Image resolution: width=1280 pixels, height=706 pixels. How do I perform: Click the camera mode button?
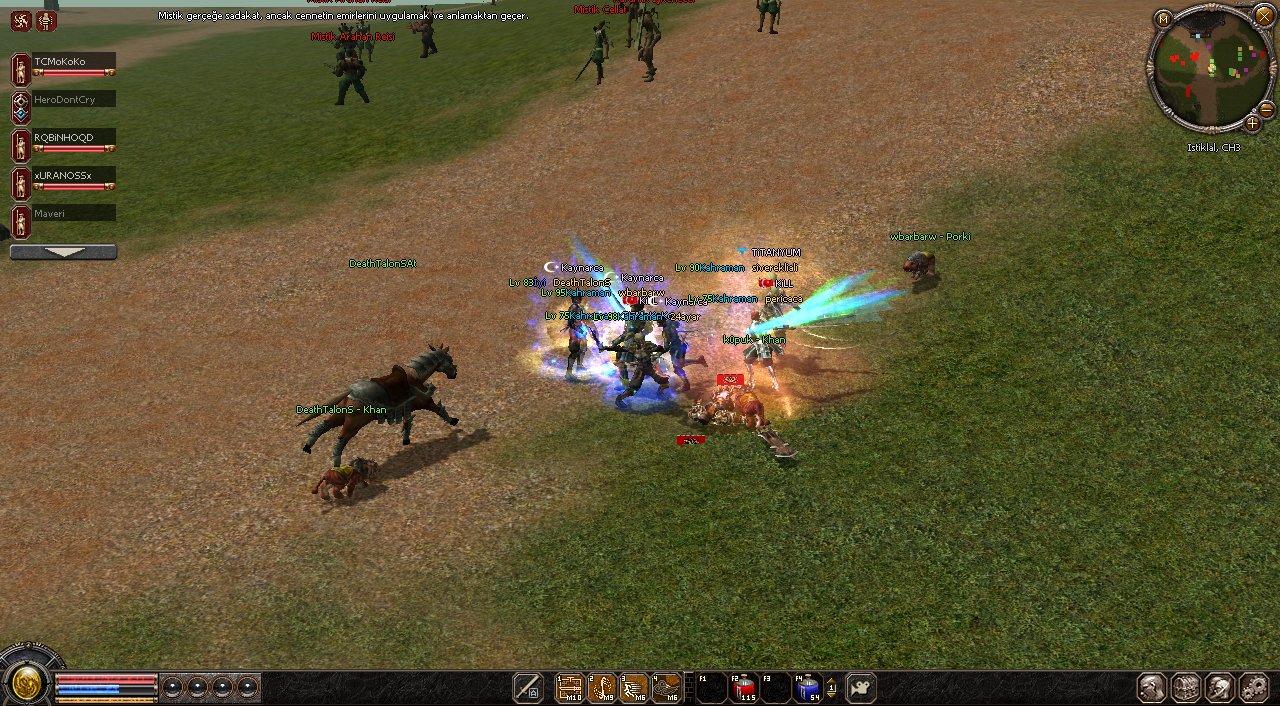[x=860, y=688]
